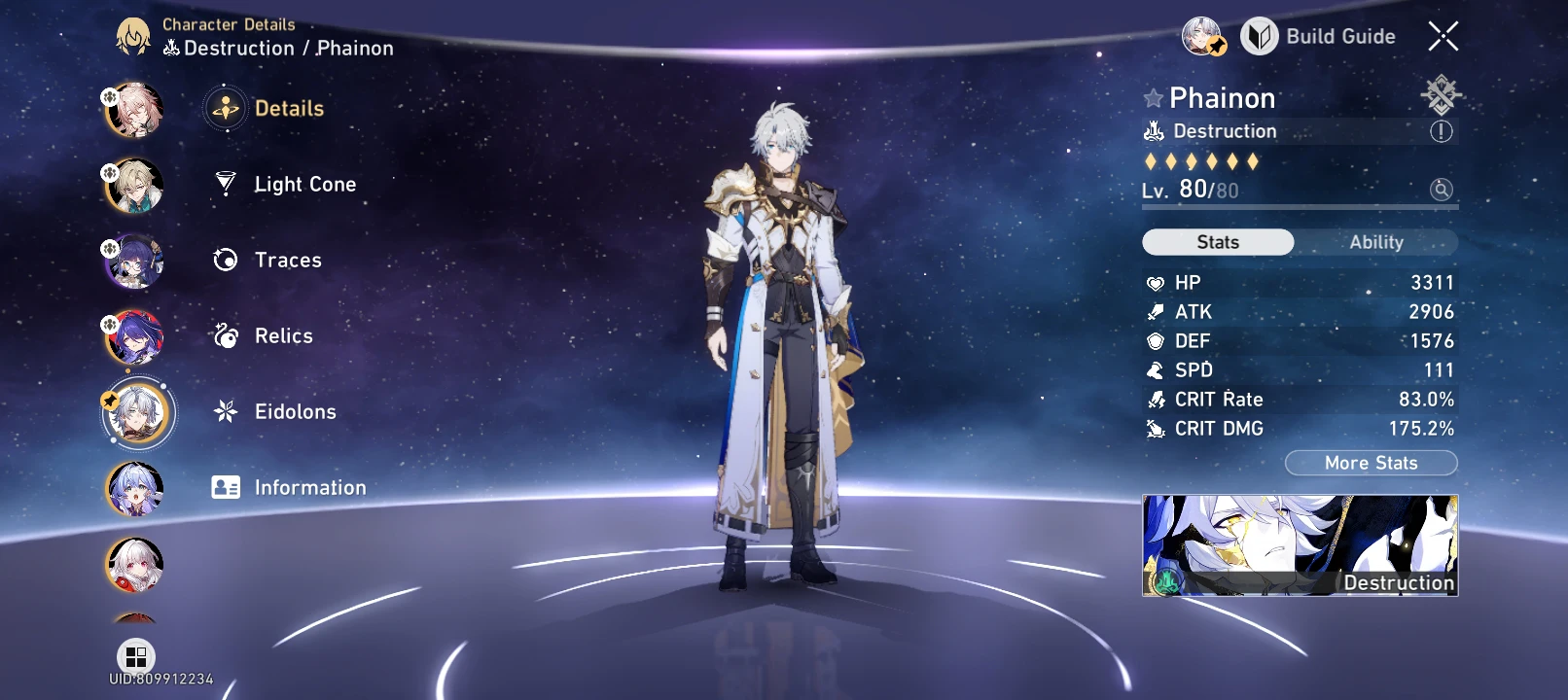Open the Relics section icon

(x=225, y=335)
